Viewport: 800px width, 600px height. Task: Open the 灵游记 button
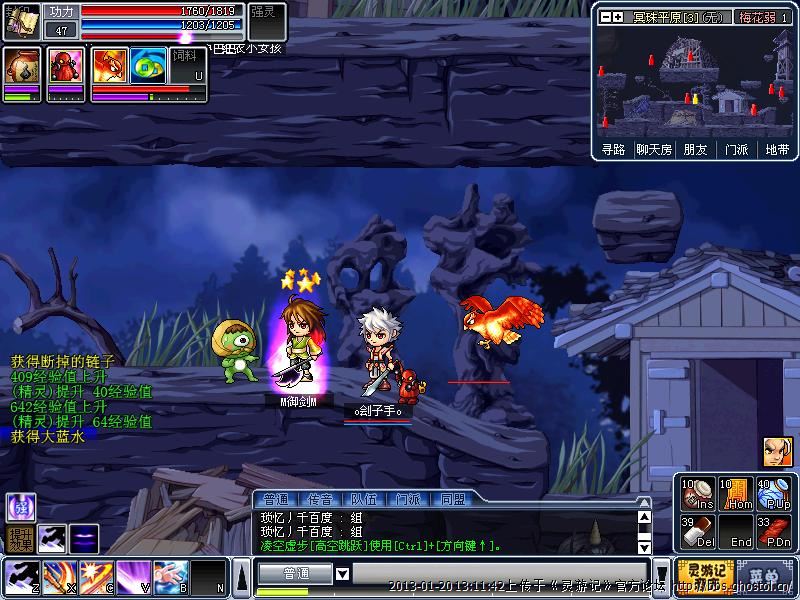[701, 574]
